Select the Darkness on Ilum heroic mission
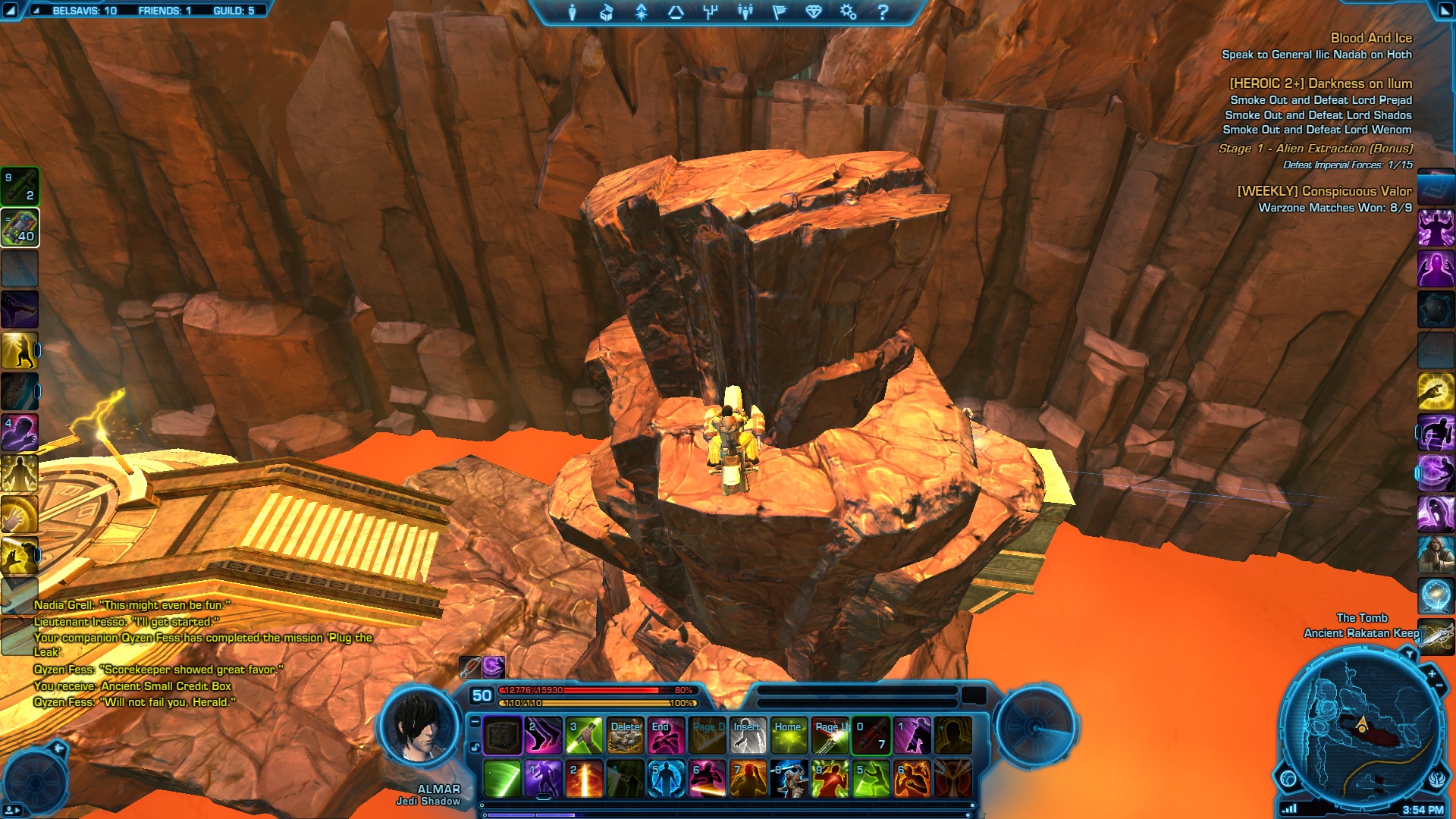The image size is (1456, 819). [x=1320, y=83]
